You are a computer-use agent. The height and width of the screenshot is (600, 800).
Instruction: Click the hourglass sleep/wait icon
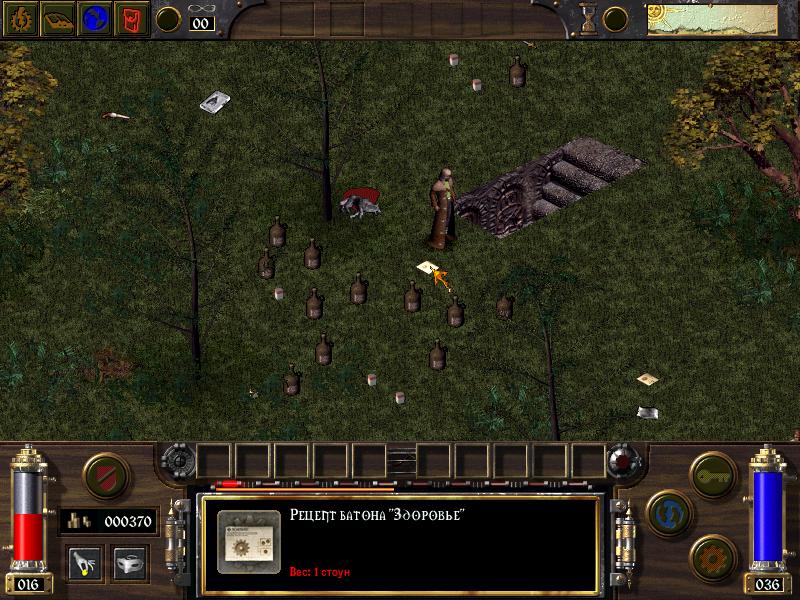pos(588,18)
